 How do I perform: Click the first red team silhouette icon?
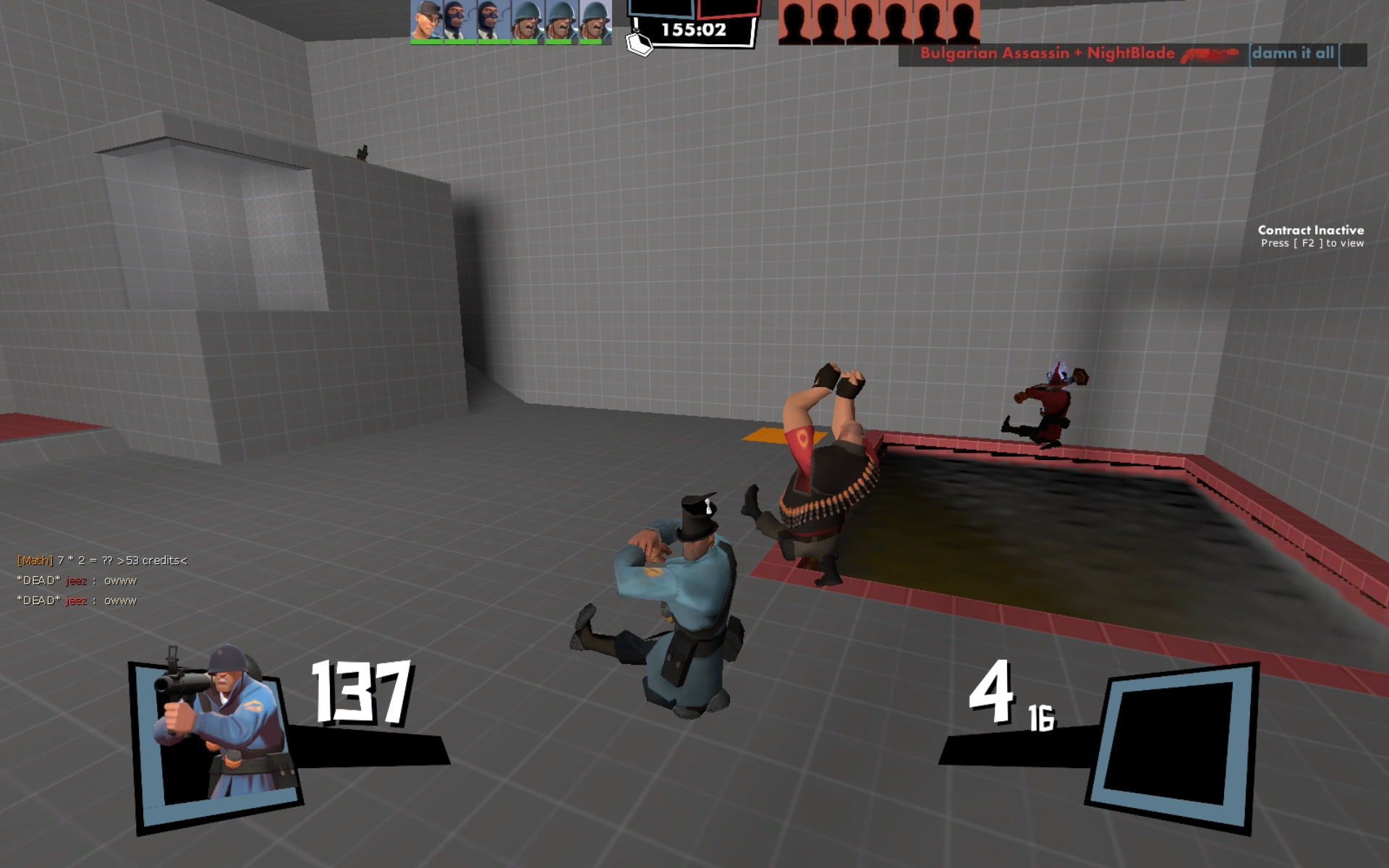click(x=796, y=22)
